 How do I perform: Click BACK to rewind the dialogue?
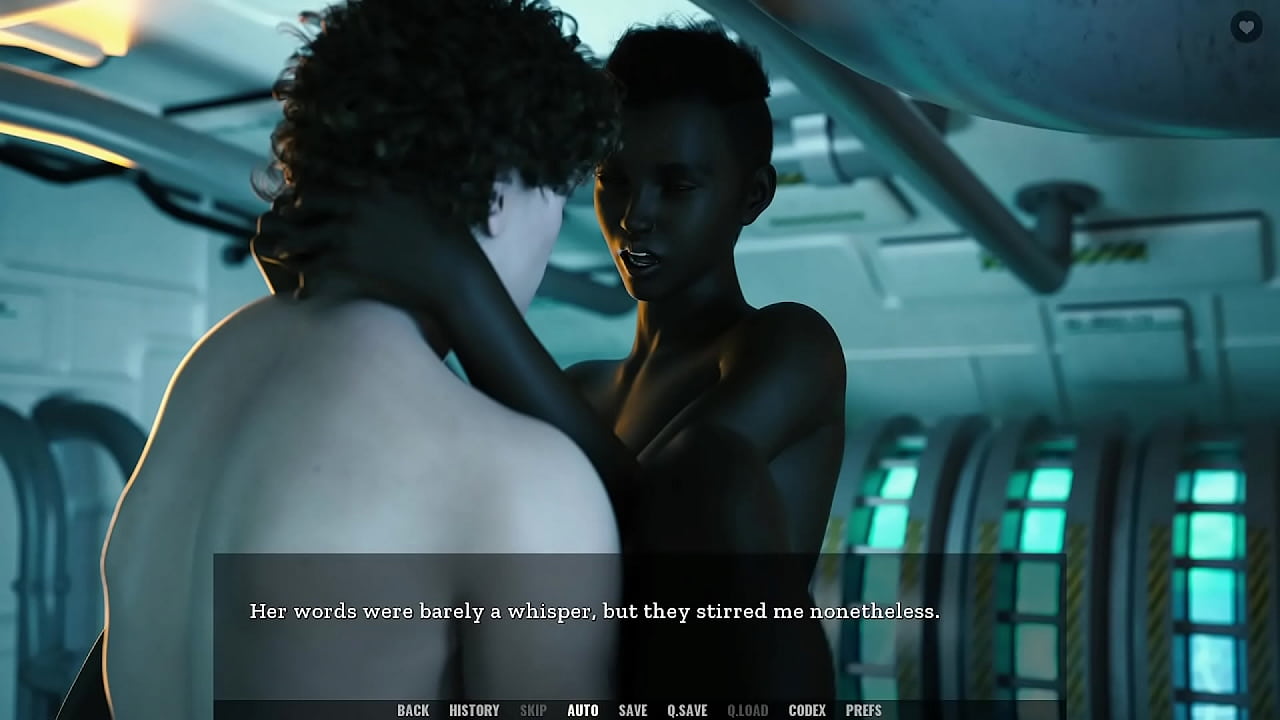(x=412, y=710)
